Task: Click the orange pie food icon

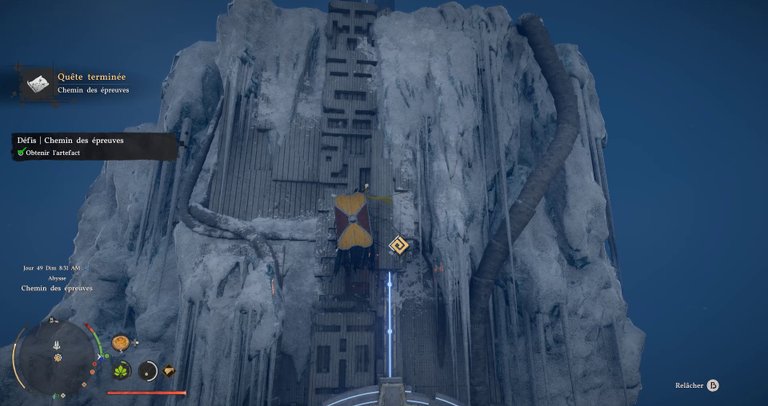Action: click(121, 343)
